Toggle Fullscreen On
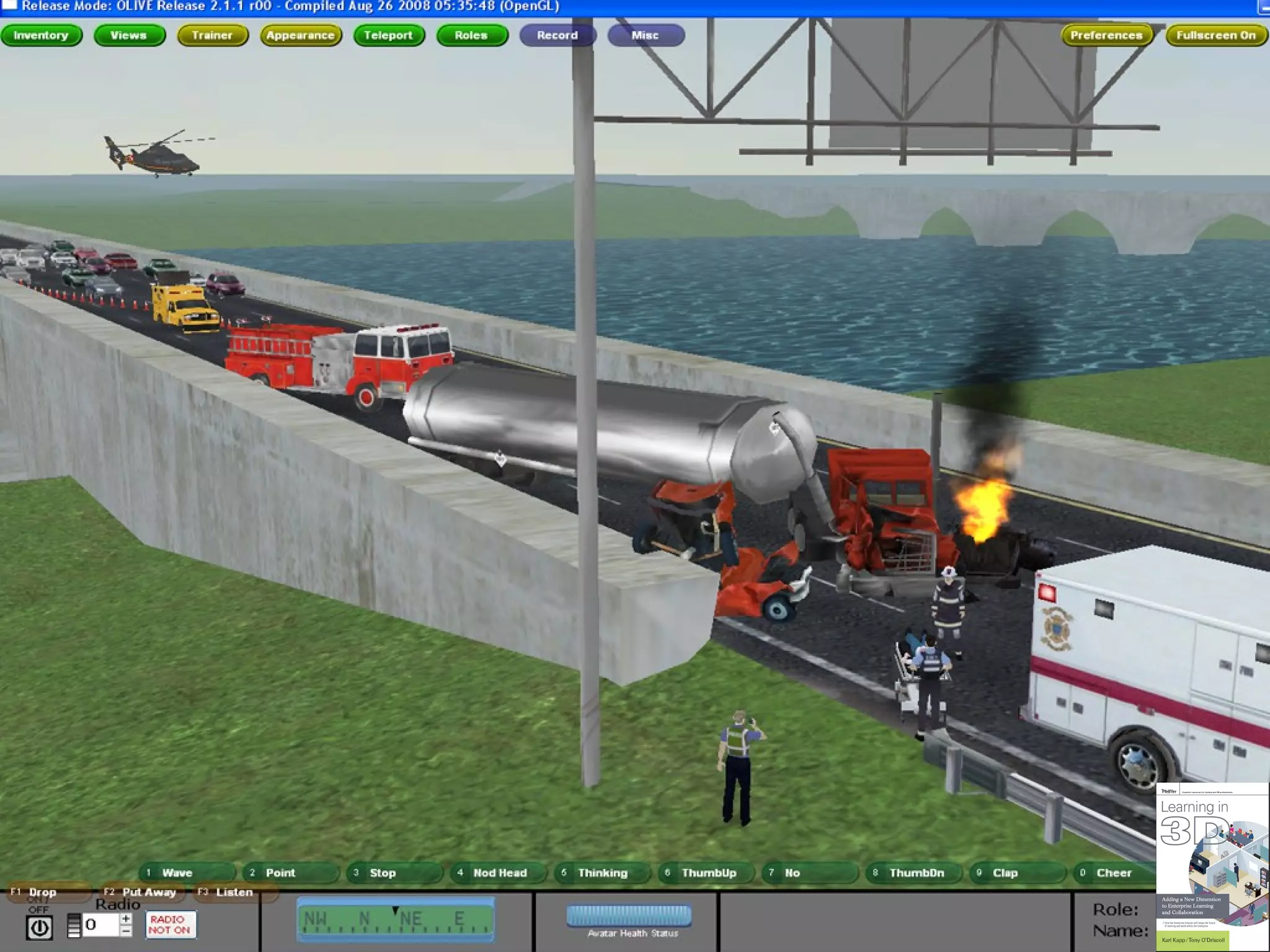This screenshot has height=952, width=1270. pos(1215,35)
